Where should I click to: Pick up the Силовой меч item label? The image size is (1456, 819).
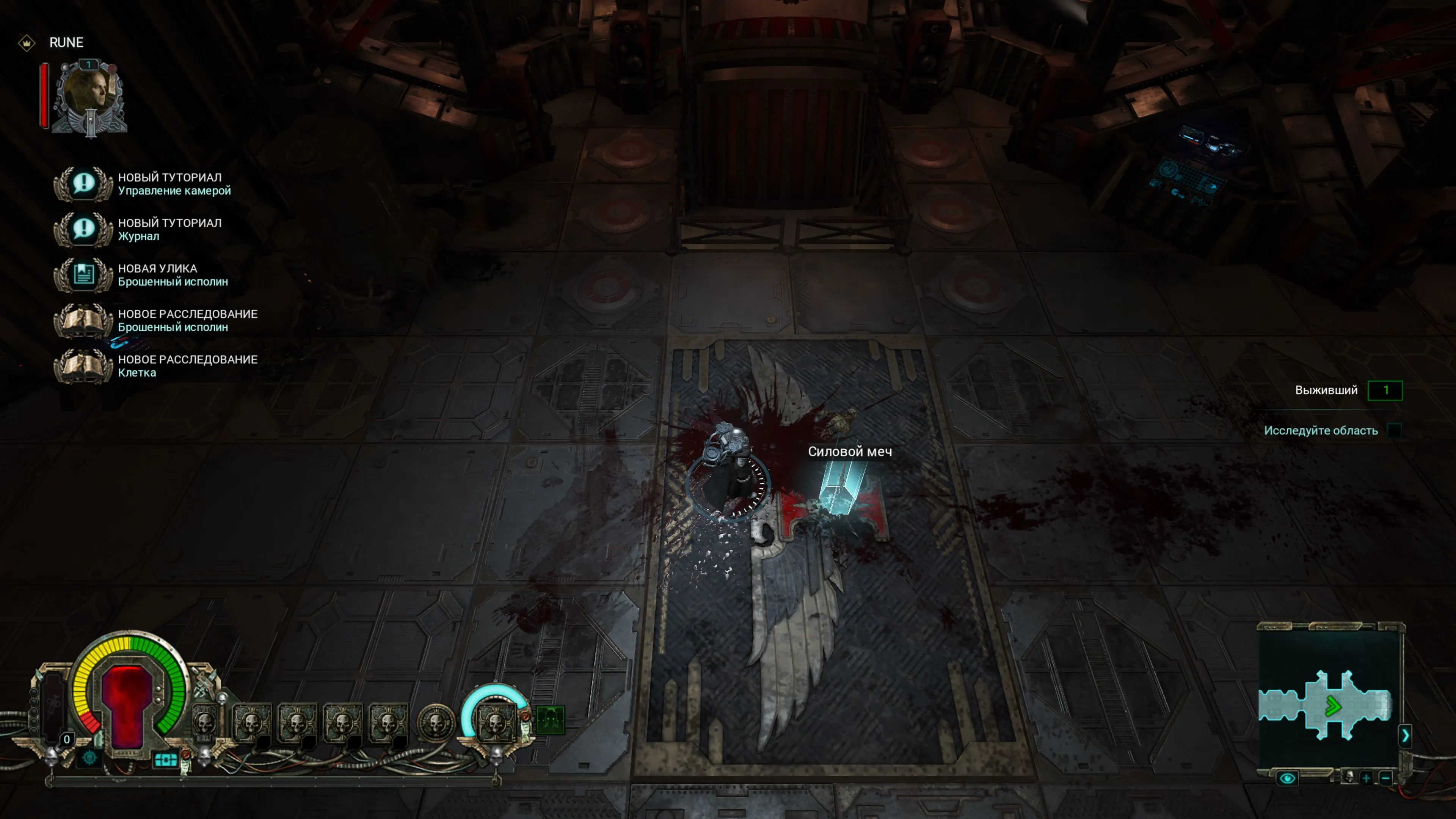pos(849,452)
